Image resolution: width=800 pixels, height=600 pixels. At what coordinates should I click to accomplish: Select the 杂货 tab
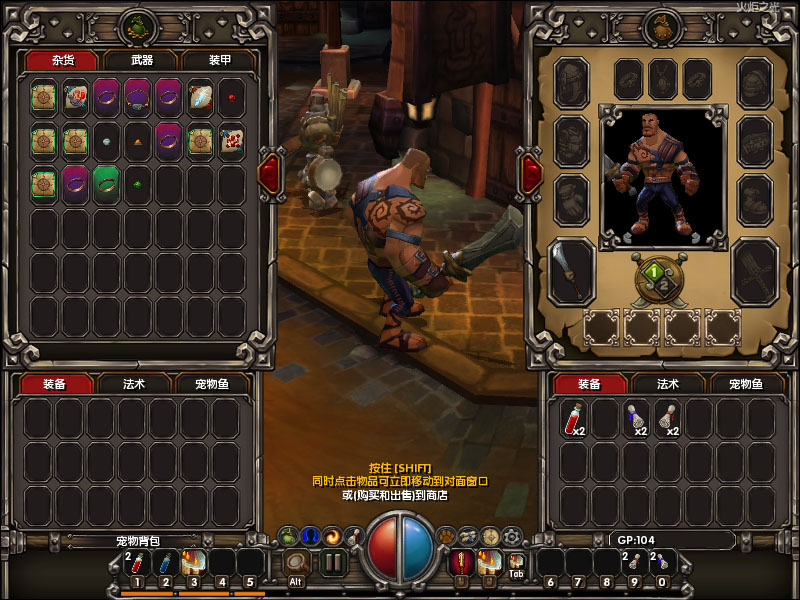[x=66, y=61]
